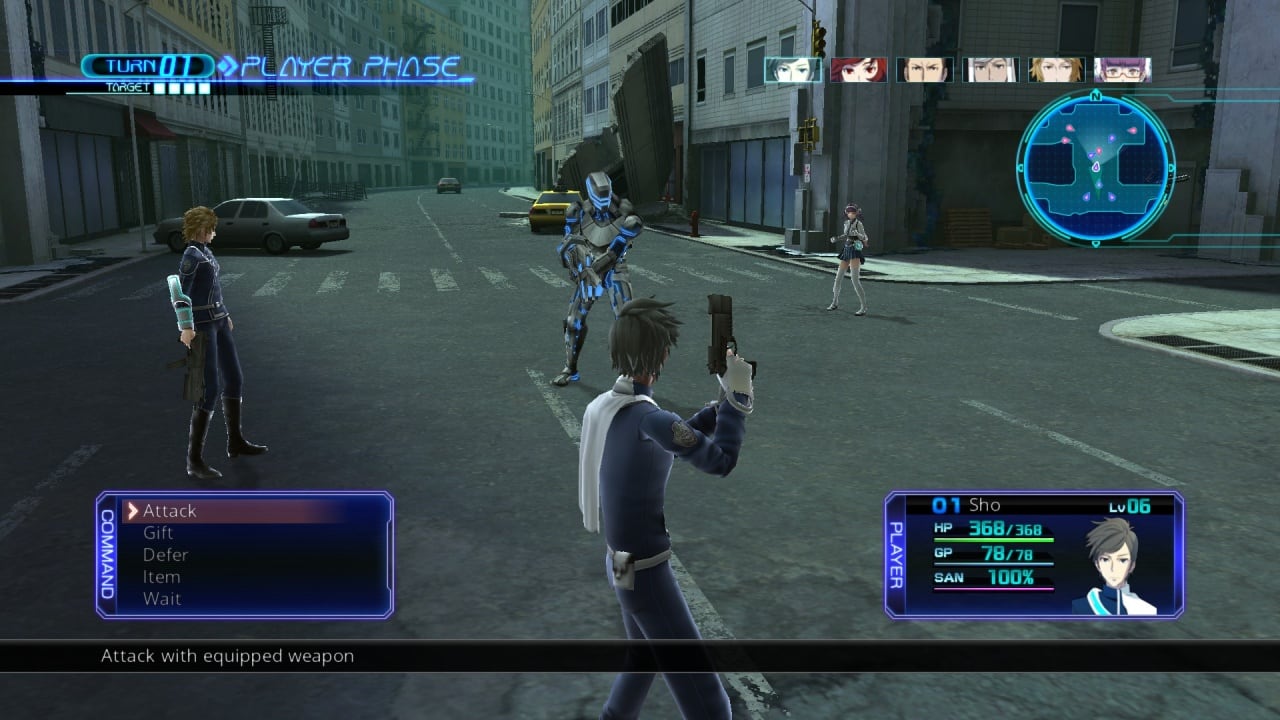Click the white-haired character turn portrait

click(990, 69)
